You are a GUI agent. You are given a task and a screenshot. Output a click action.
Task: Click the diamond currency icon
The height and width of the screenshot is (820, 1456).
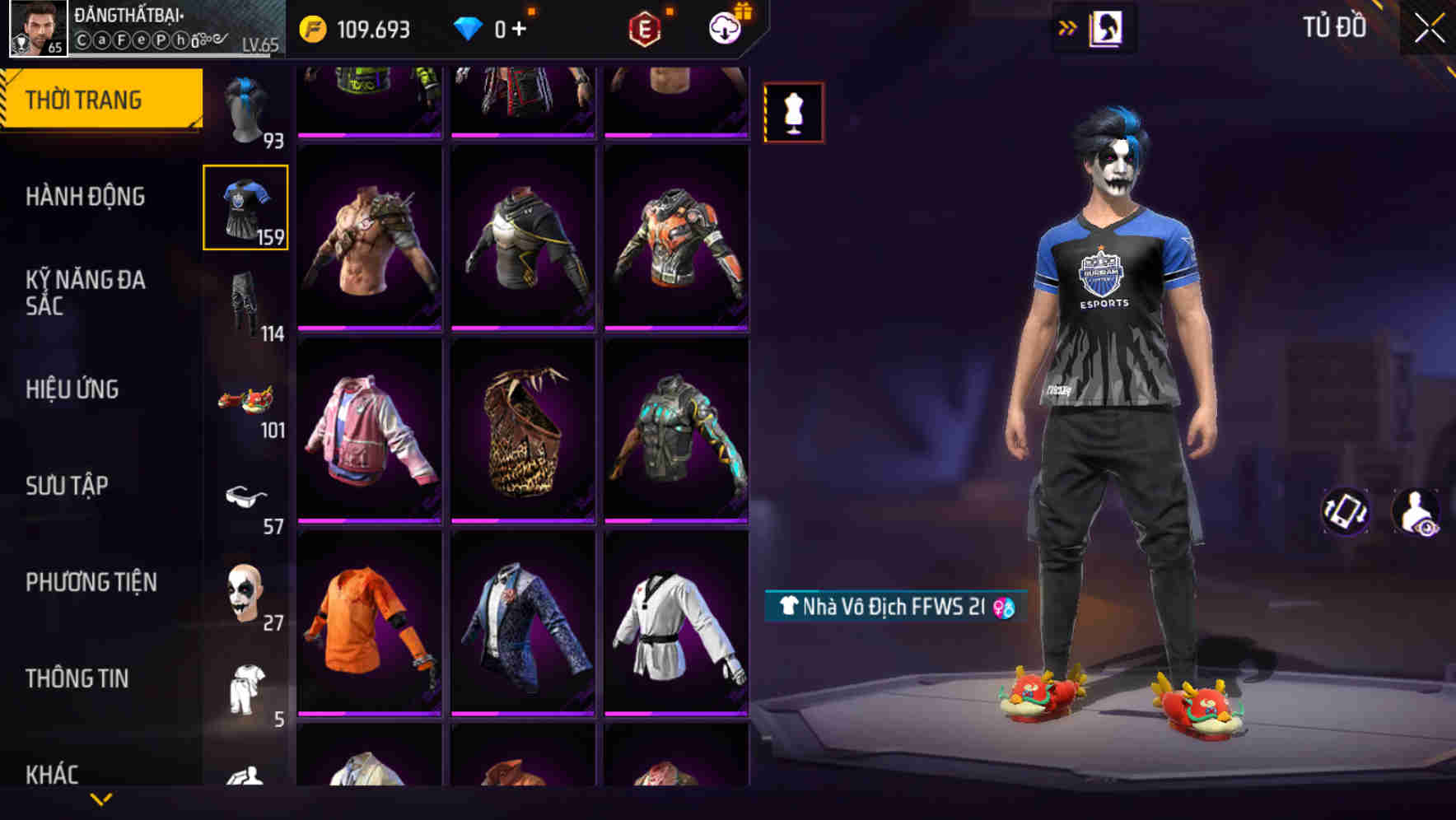click(x=469, y=26)
